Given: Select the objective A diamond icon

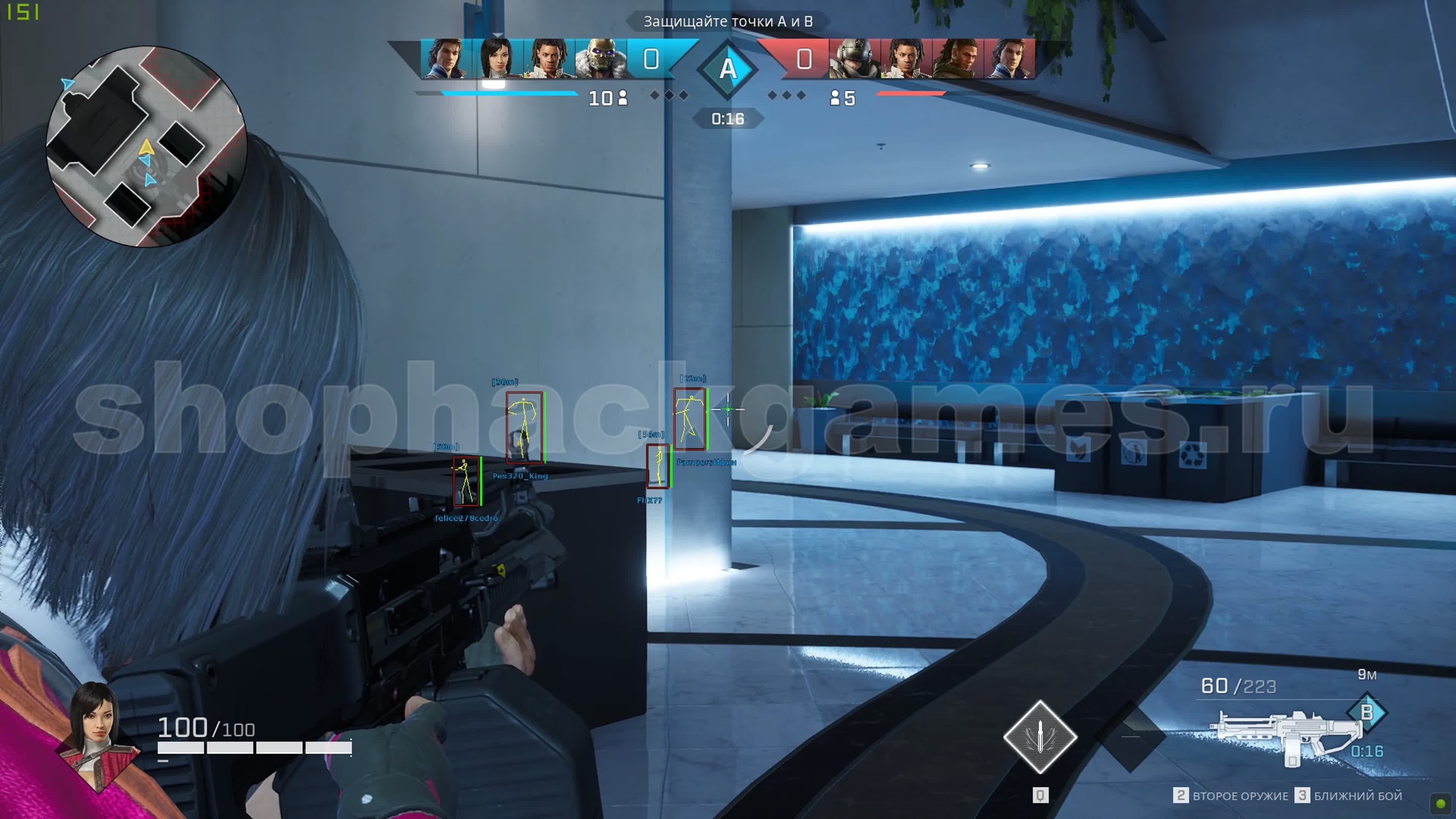Looking at the screenshot, I should (728, 69).
